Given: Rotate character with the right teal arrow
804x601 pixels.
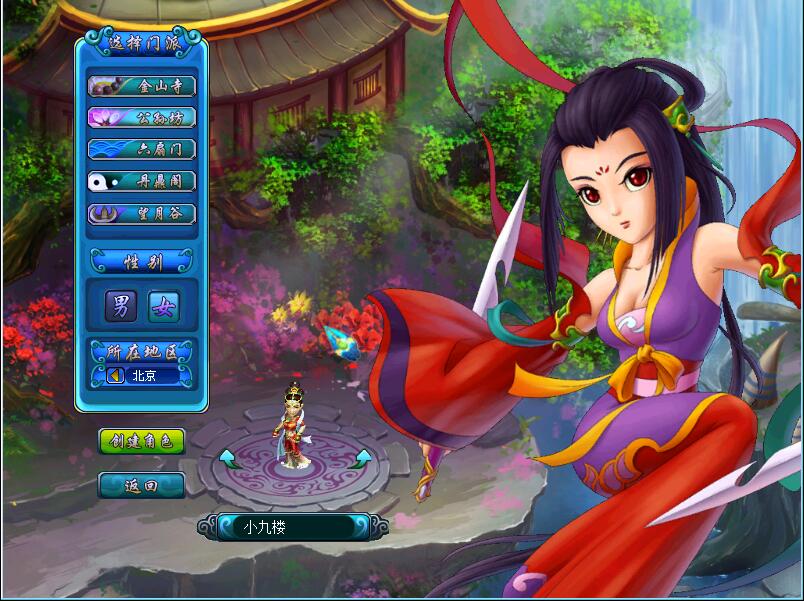Looking at the screenshot, I should click(363, 458).
